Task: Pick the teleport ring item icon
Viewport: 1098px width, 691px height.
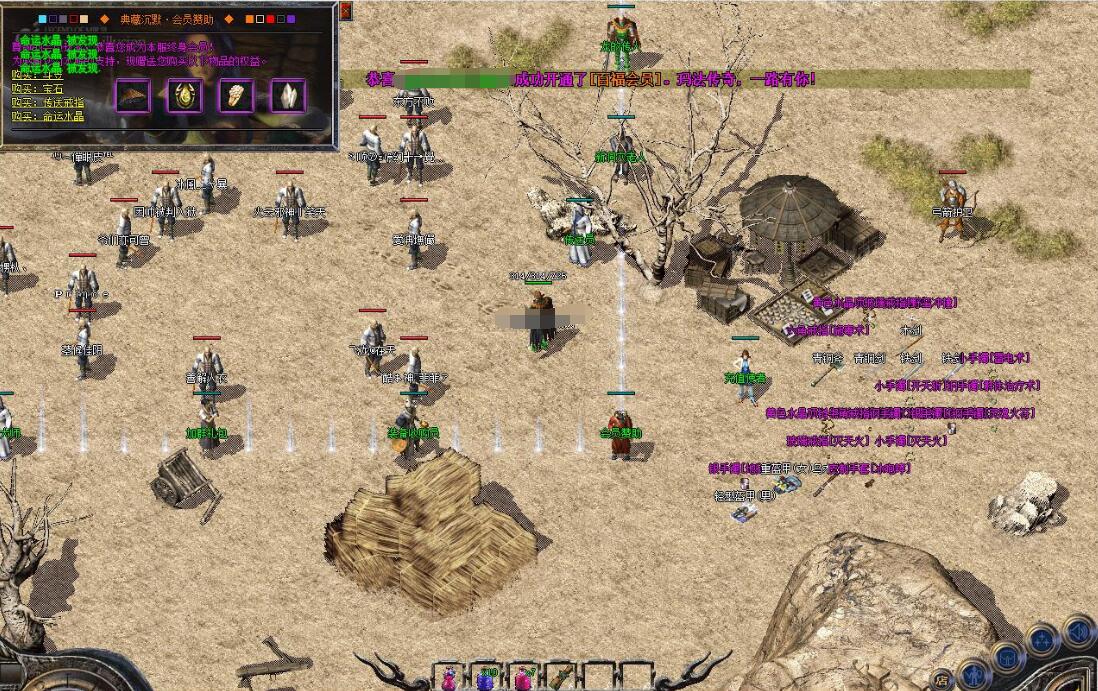Action: [x=237, y=96]
